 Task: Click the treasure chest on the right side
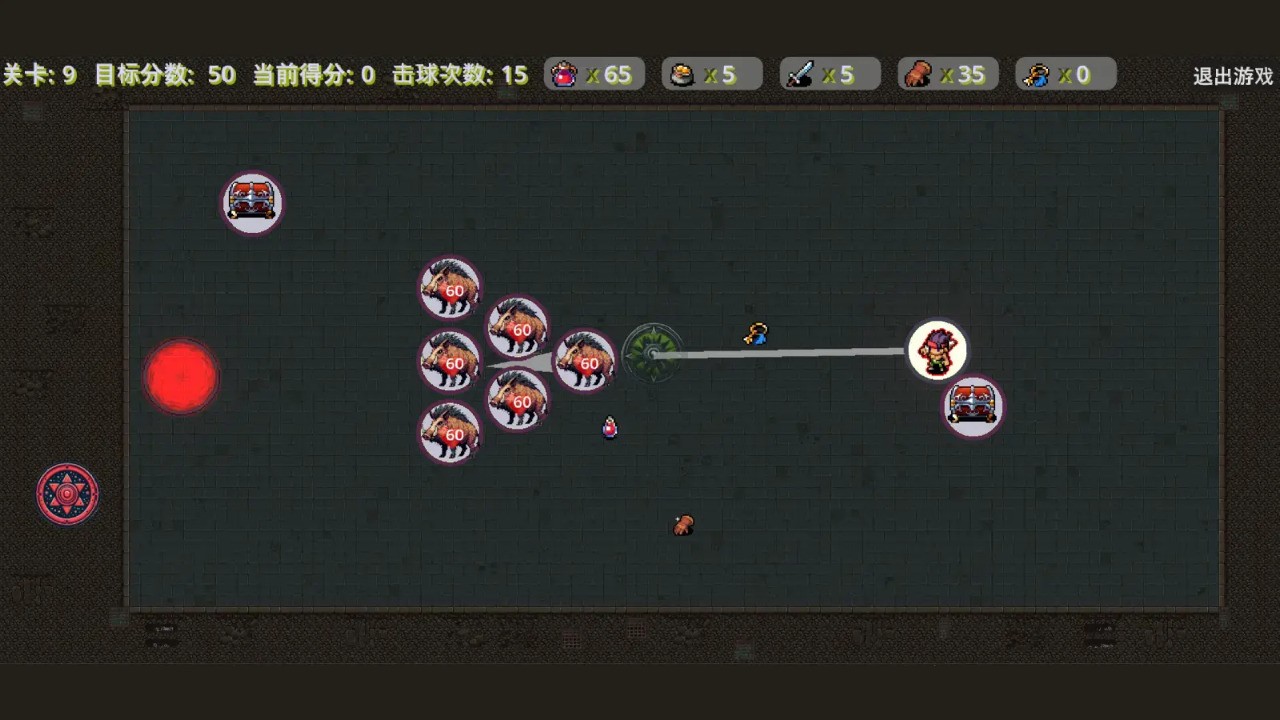[x=972, y=406]
